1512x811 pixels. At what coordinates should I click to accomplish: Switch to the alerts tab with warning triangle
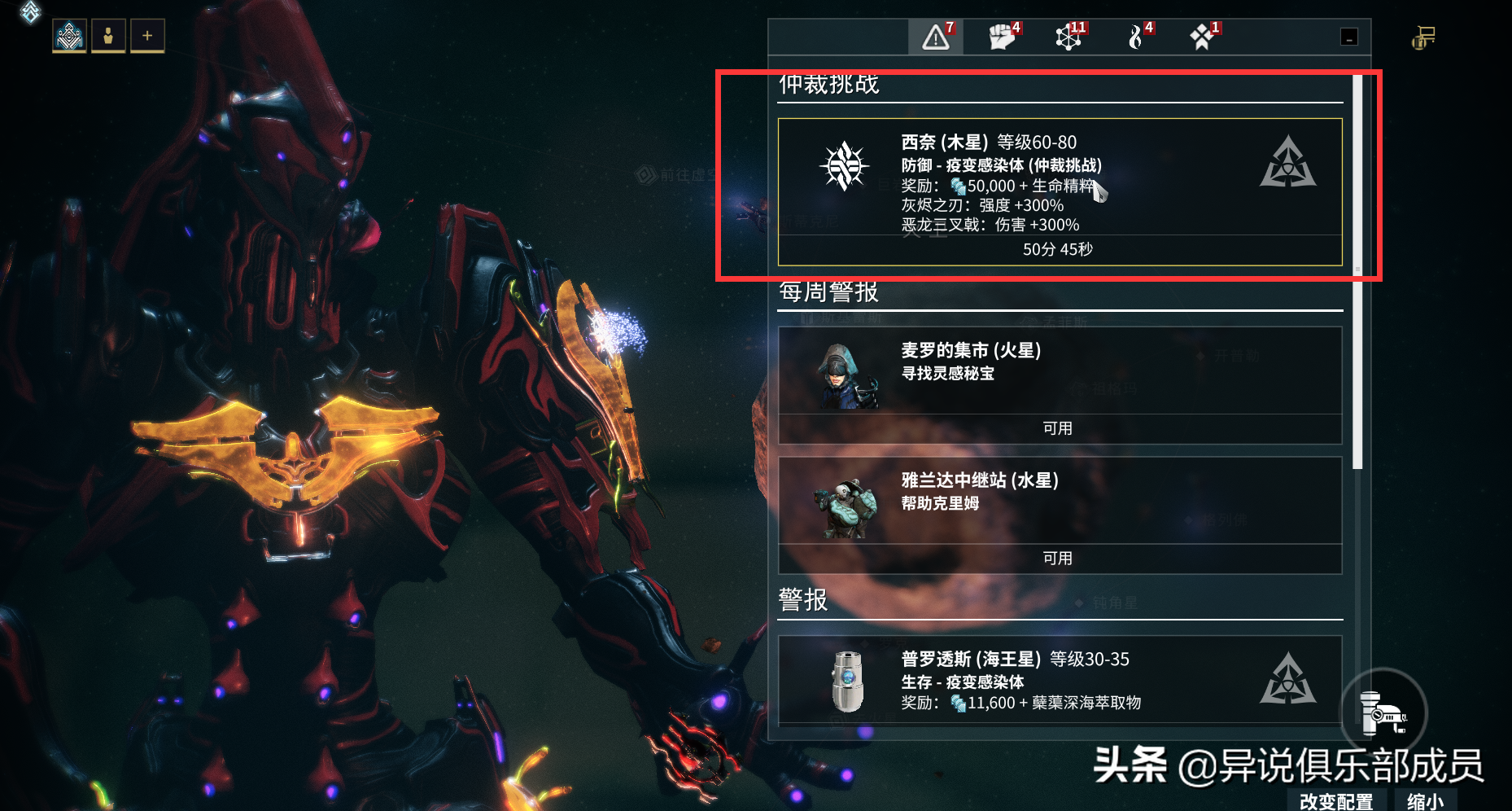pyautogui.click(x=936, y=37)
